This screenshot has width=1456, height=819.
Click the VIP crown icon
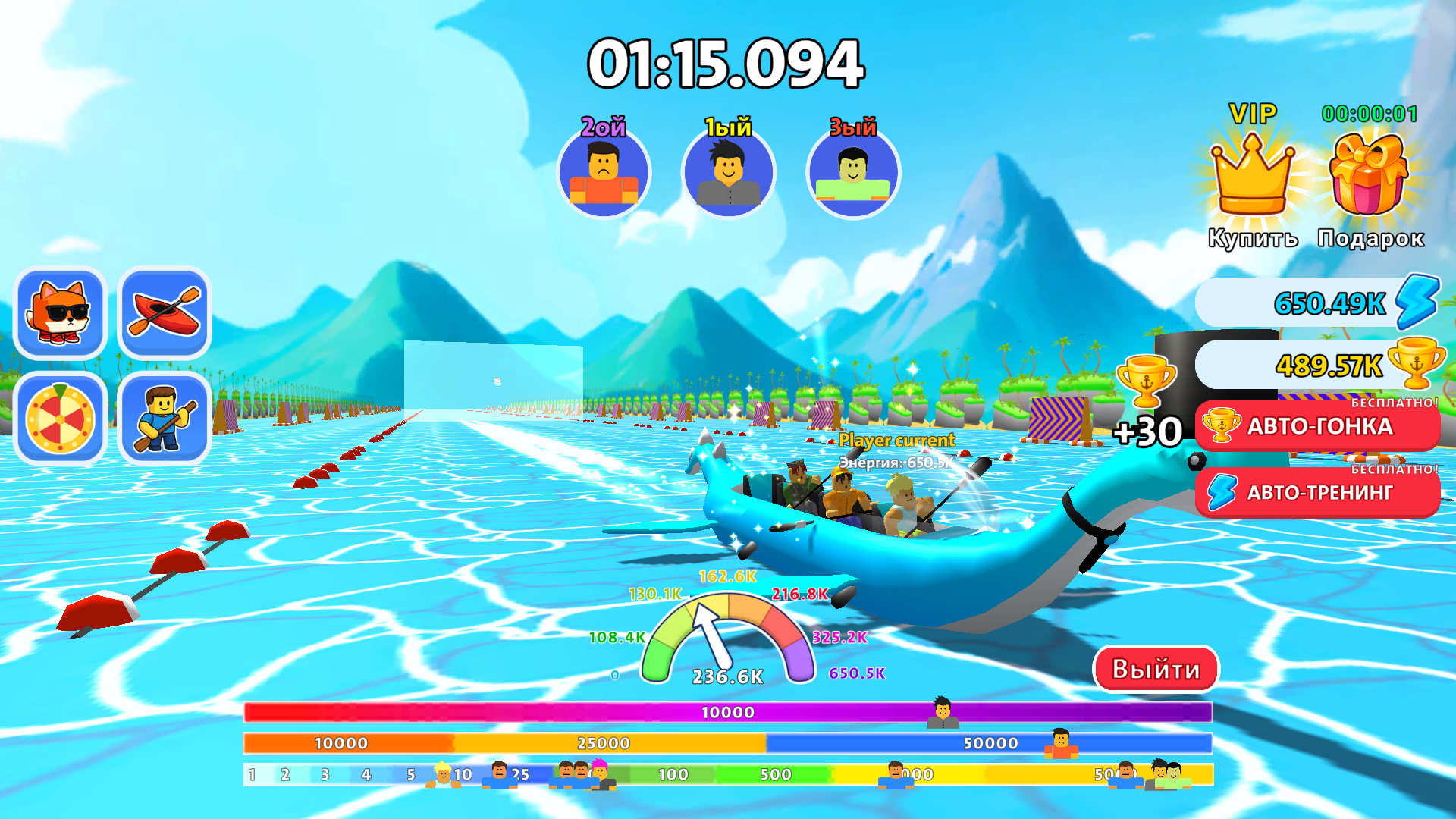pyautogui.click(x=1250, y=178)
